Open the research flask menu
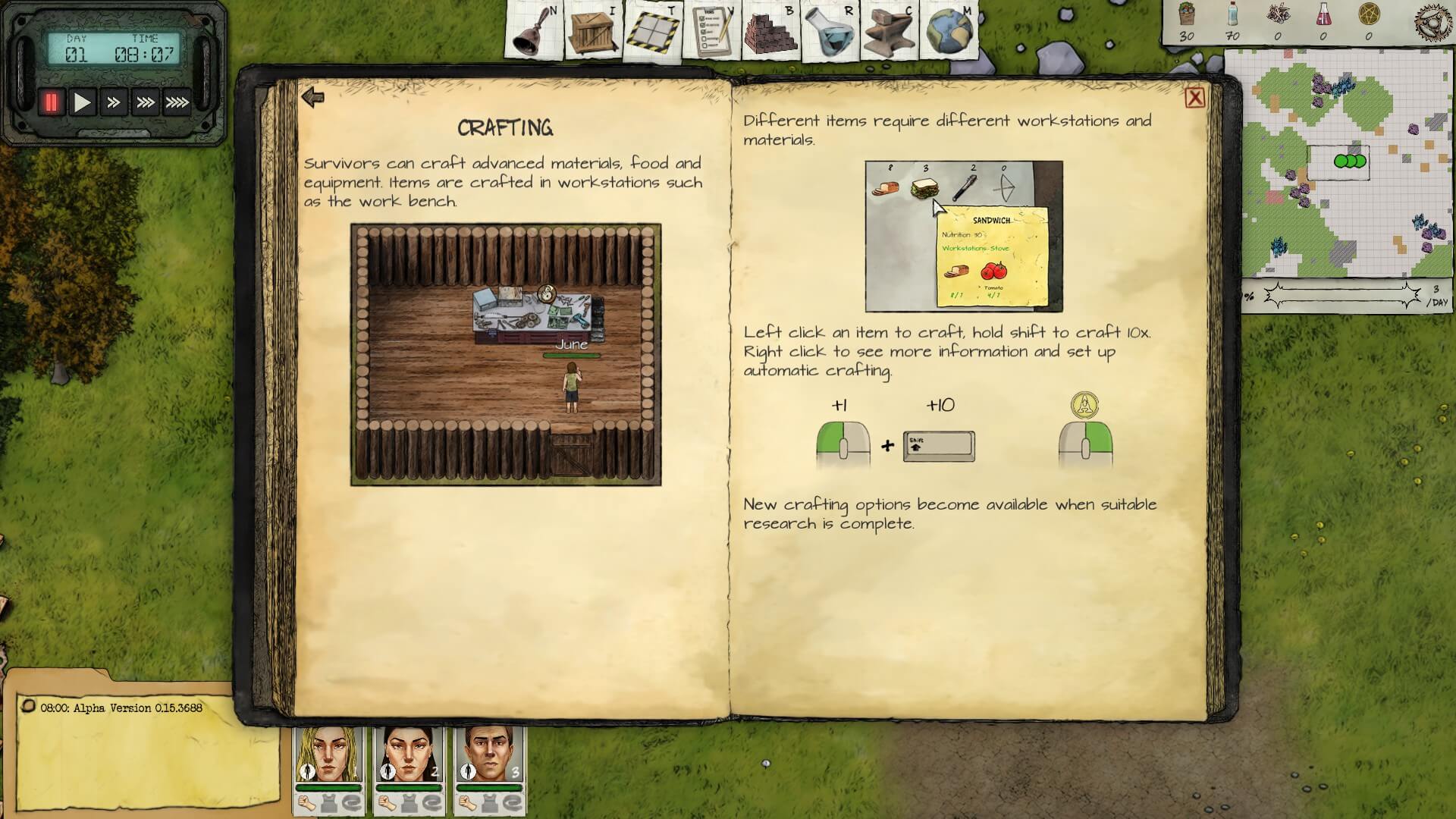Viewport: 1456px width, 819px height. (829, 32)
